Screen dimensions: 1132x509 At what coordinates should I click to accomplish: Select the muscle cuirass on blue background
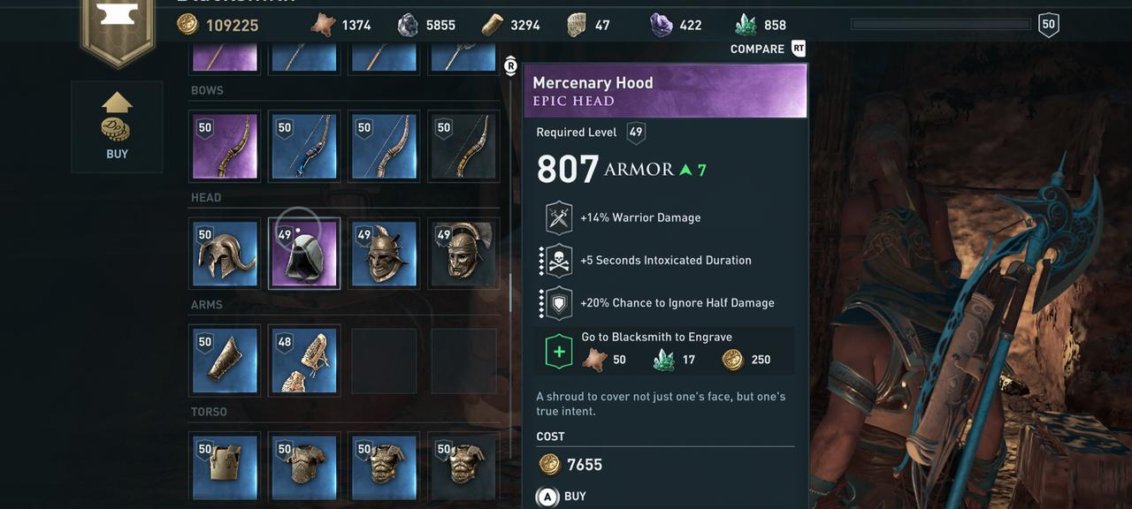pos(384,467)
